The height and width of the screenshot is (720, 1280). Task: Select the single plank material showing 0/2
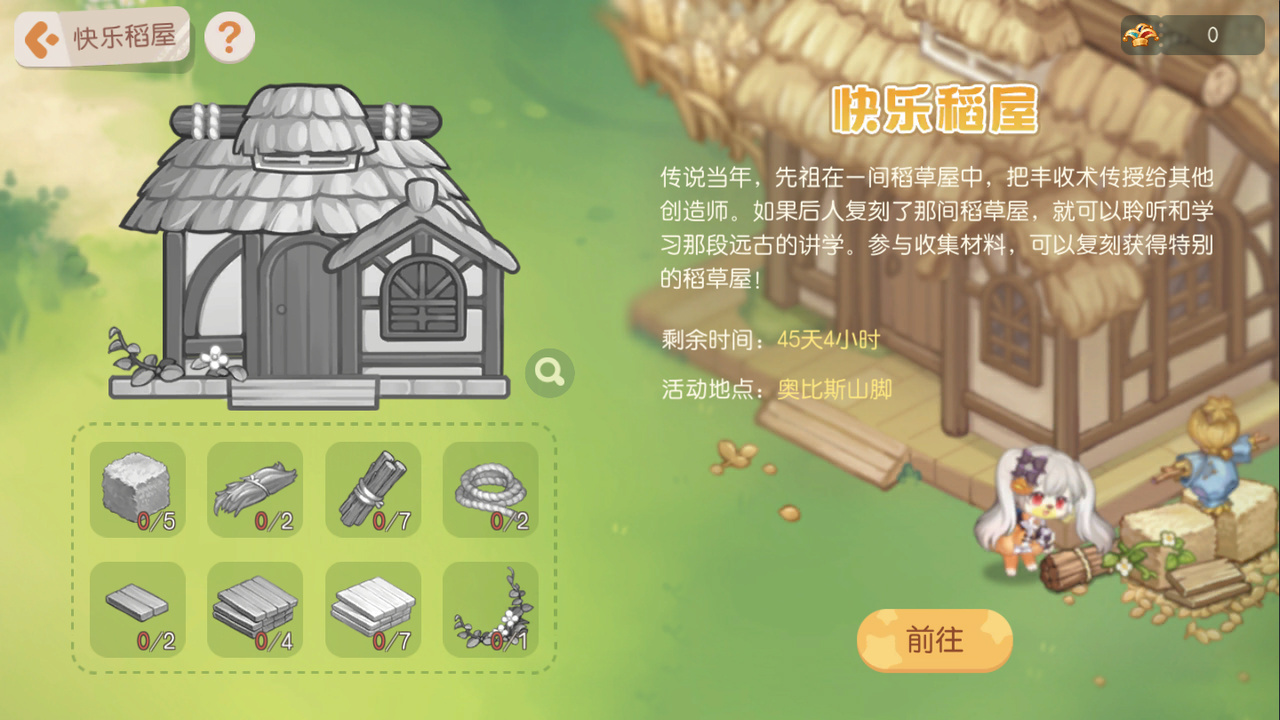point(137,609)
